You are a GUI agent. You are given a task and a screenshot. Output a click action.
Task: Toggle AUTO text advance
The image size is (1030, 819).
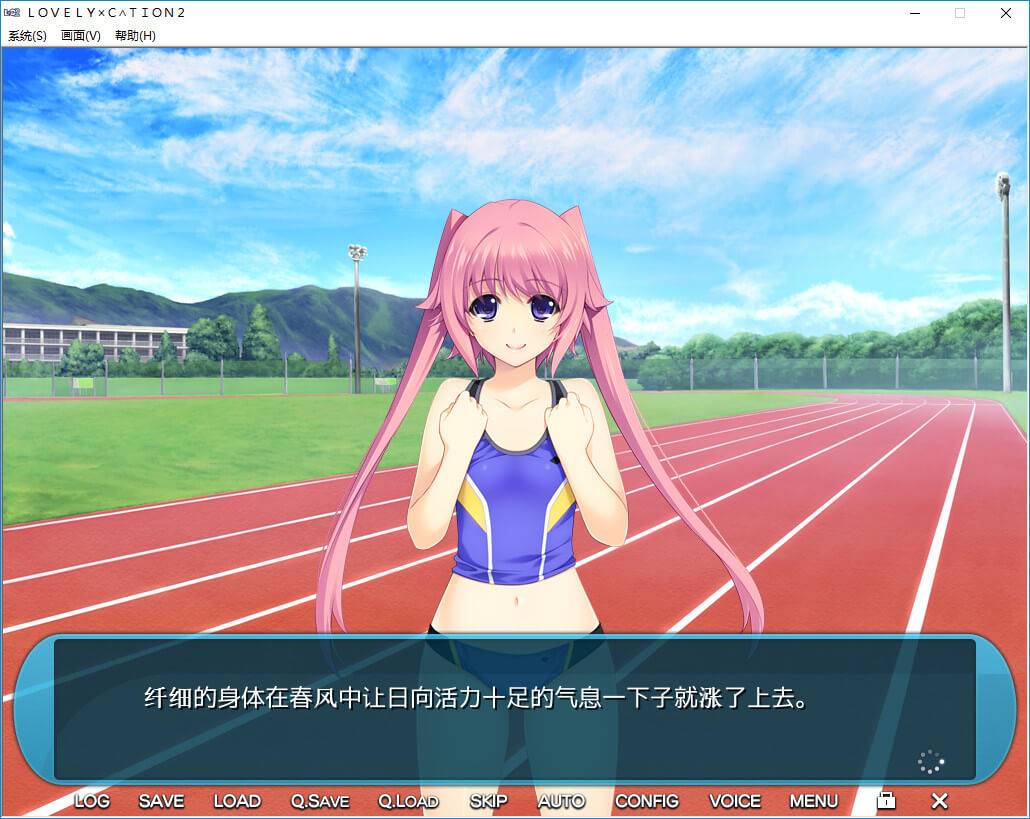pyautogui.click(x=561, y=801)
